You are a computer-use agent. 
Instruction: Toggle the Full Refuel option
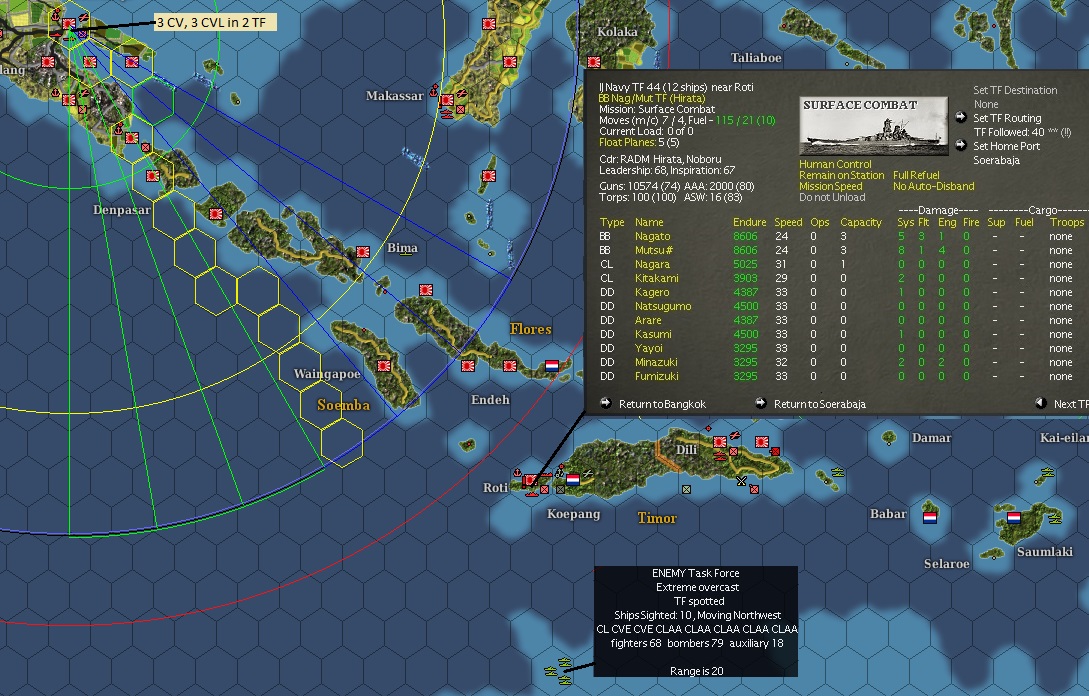click(x=915, y=176)
